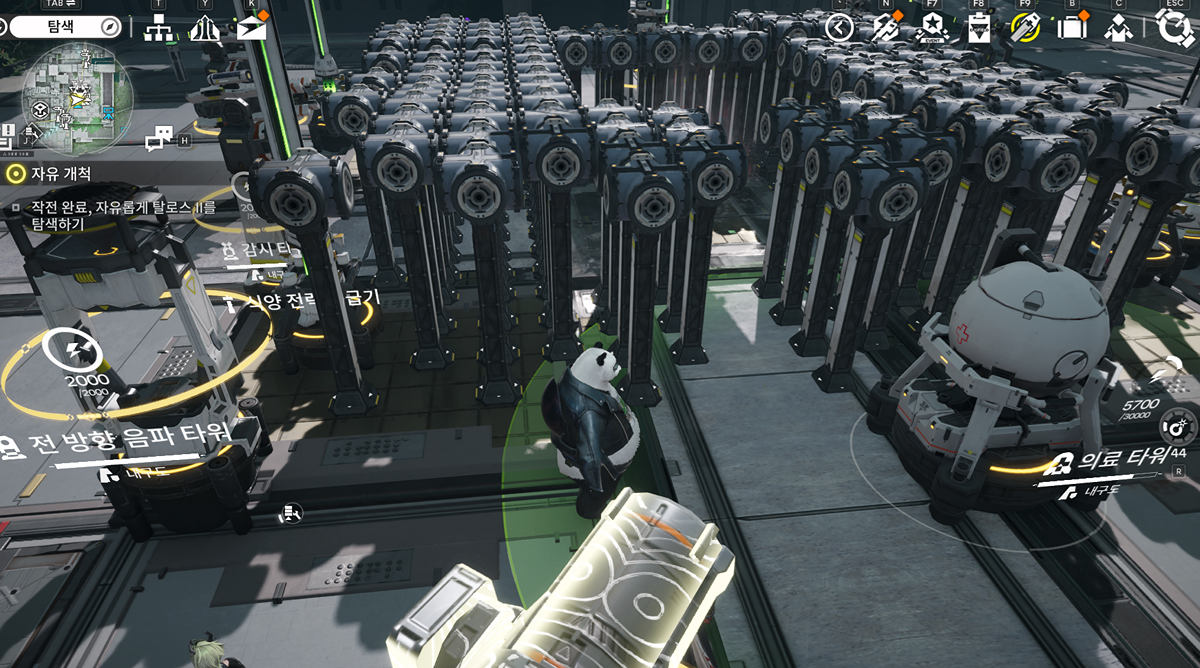Open the hierarchy tree diagram icon
Screen dimensions: 1200x668
coord(158,29)
